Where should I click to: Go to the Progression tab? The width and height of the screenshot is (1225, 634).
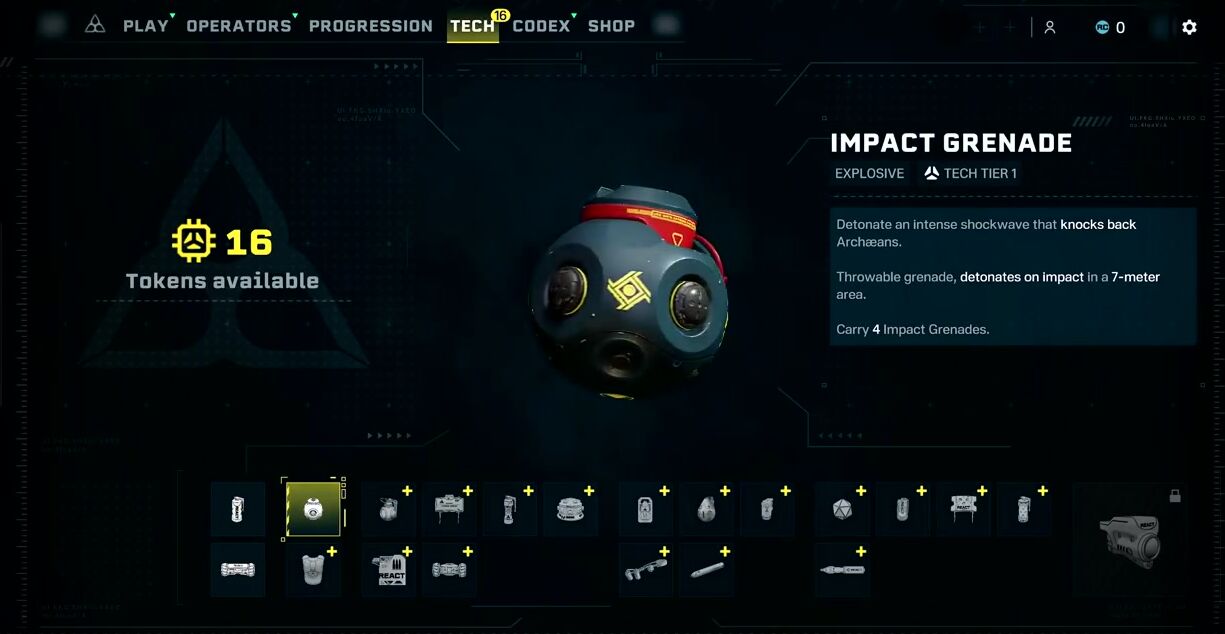(370, 26)
